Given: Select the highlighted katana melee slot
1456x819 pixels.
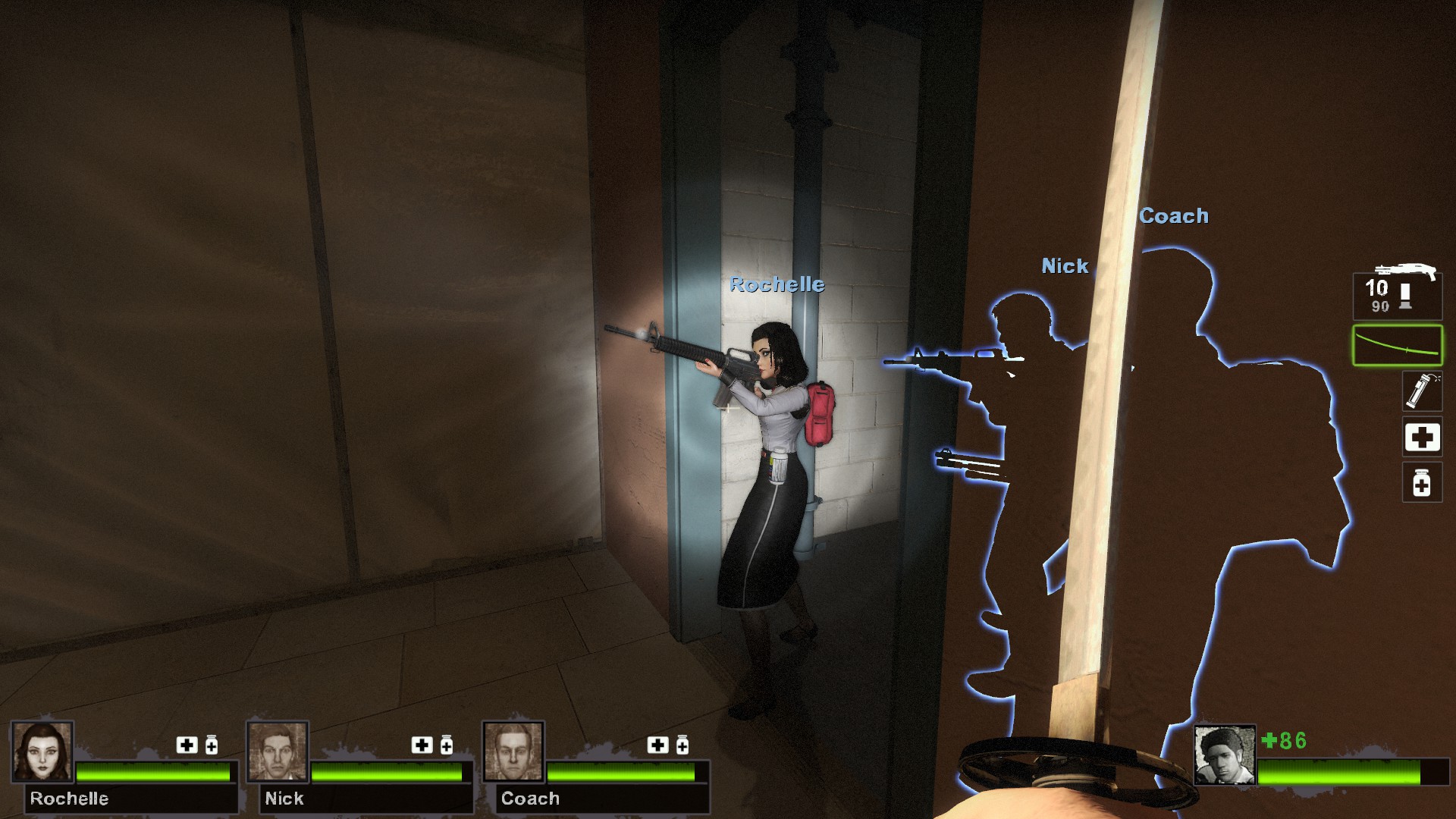Looking at the screenshot, I should point(1397,345).
